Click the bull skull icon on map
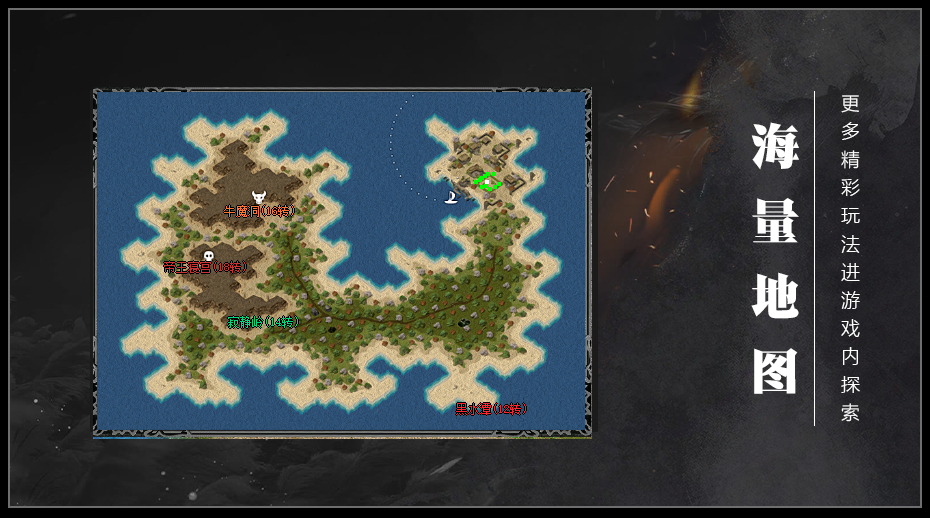The image size is (930, 518). pyautogui.click(x=259, y=196)
